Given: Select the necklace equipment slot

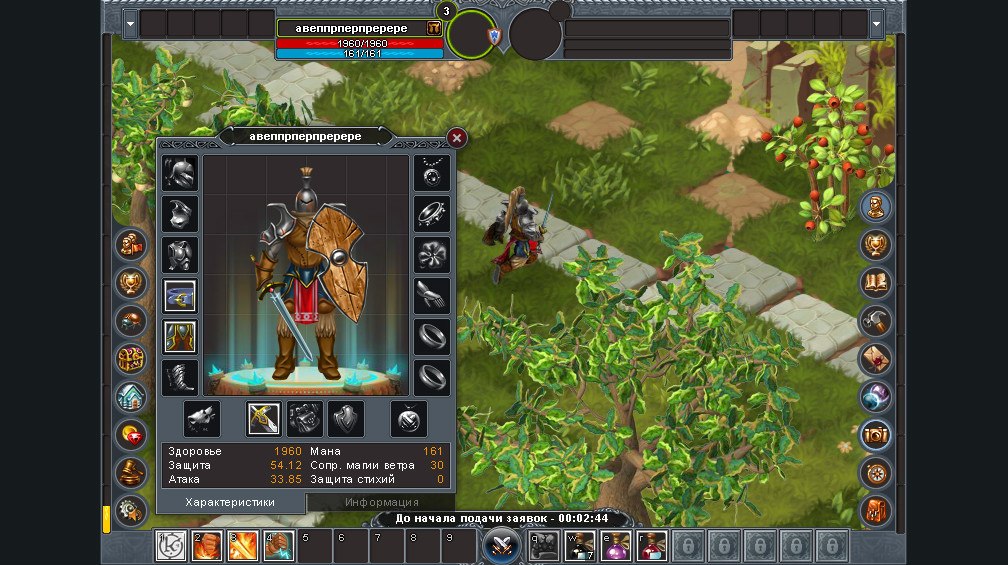Looking at the screenshot, I should tap(432, 173).
